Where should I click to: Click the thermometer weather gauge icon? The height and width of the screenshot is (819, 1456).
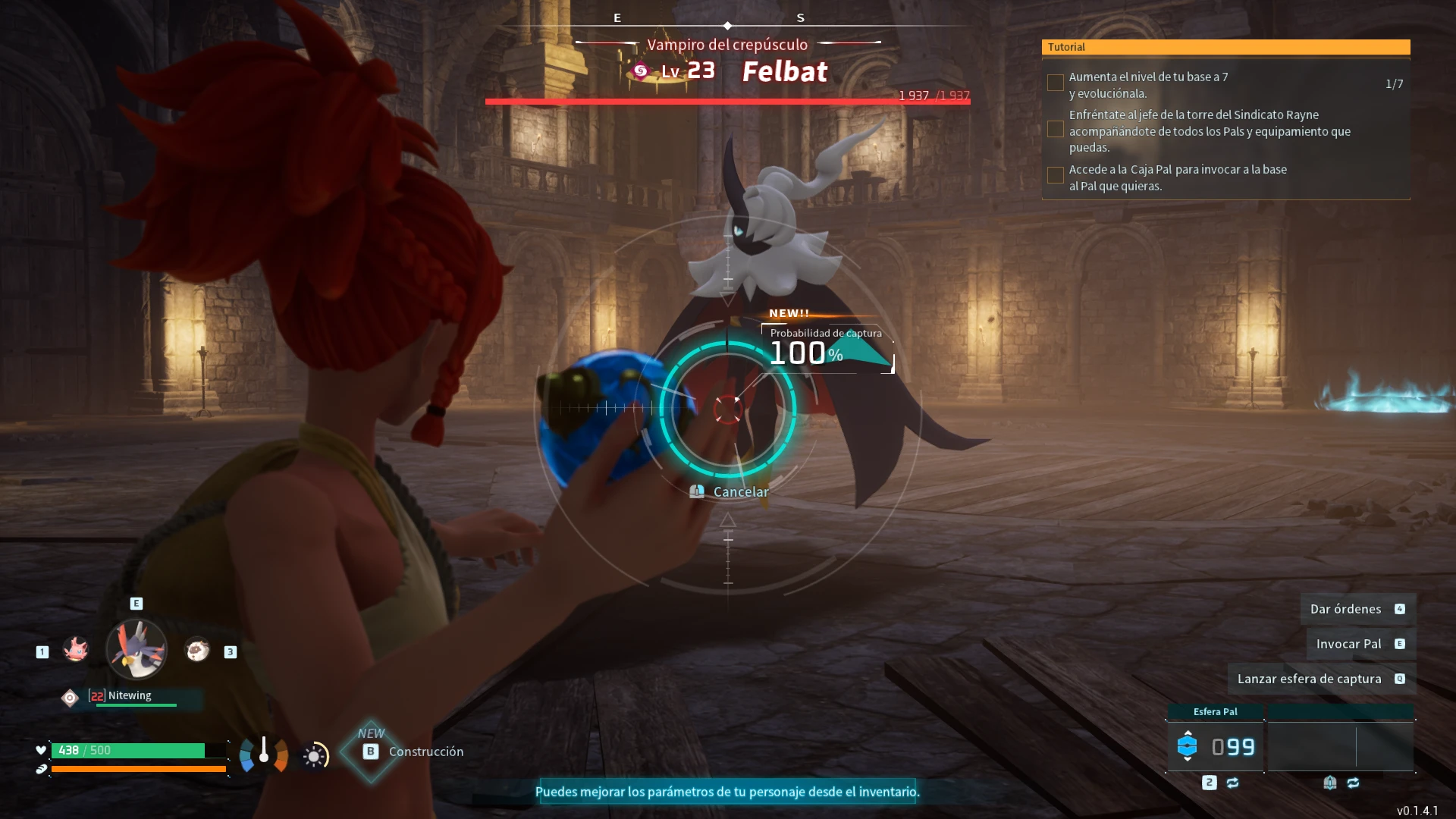pos(263,755)
